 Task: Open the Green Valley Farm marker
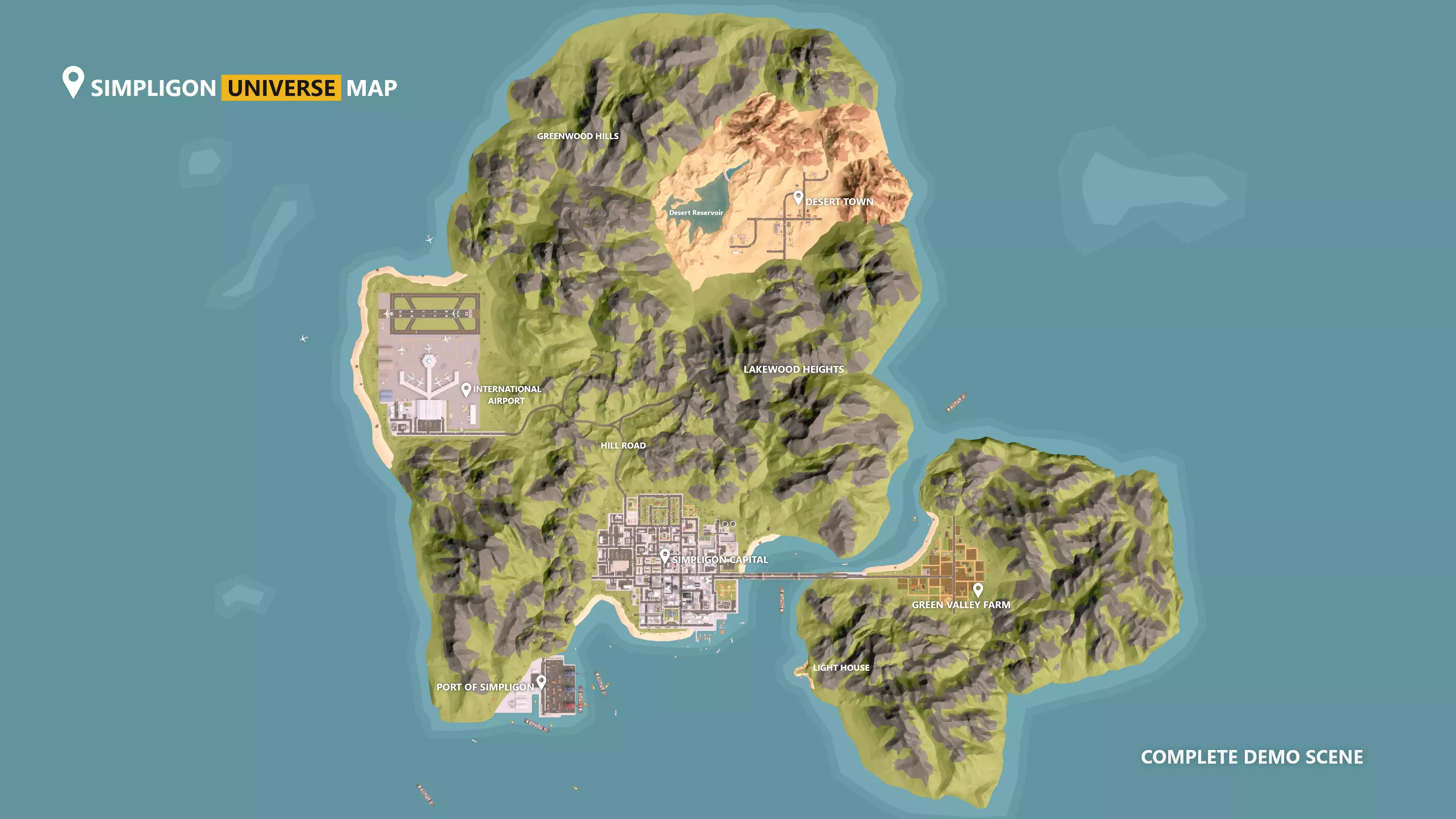pyautogui.click(x=978, y=590)
